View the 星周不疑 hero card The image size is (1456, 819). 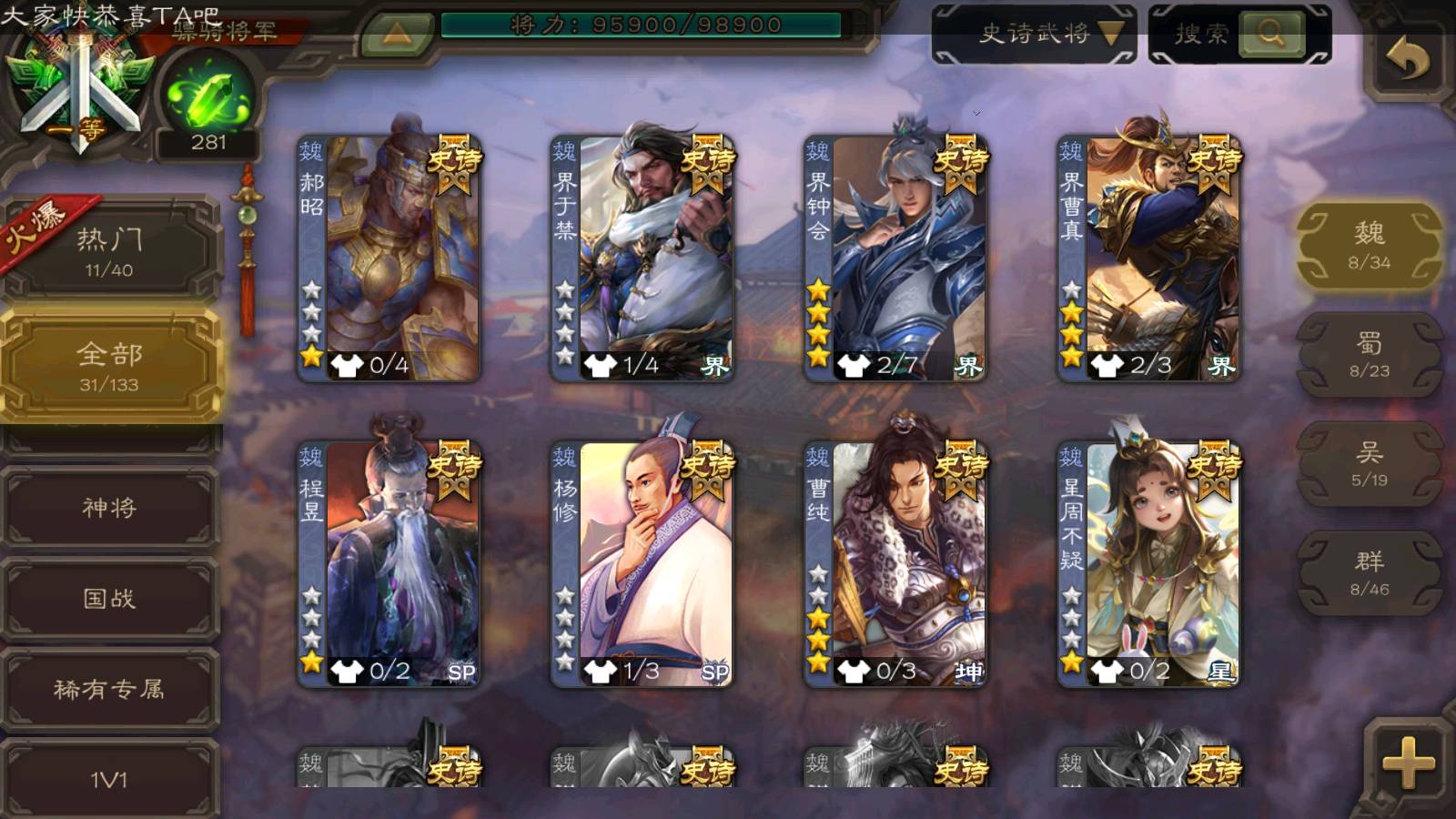(1148, 564)
